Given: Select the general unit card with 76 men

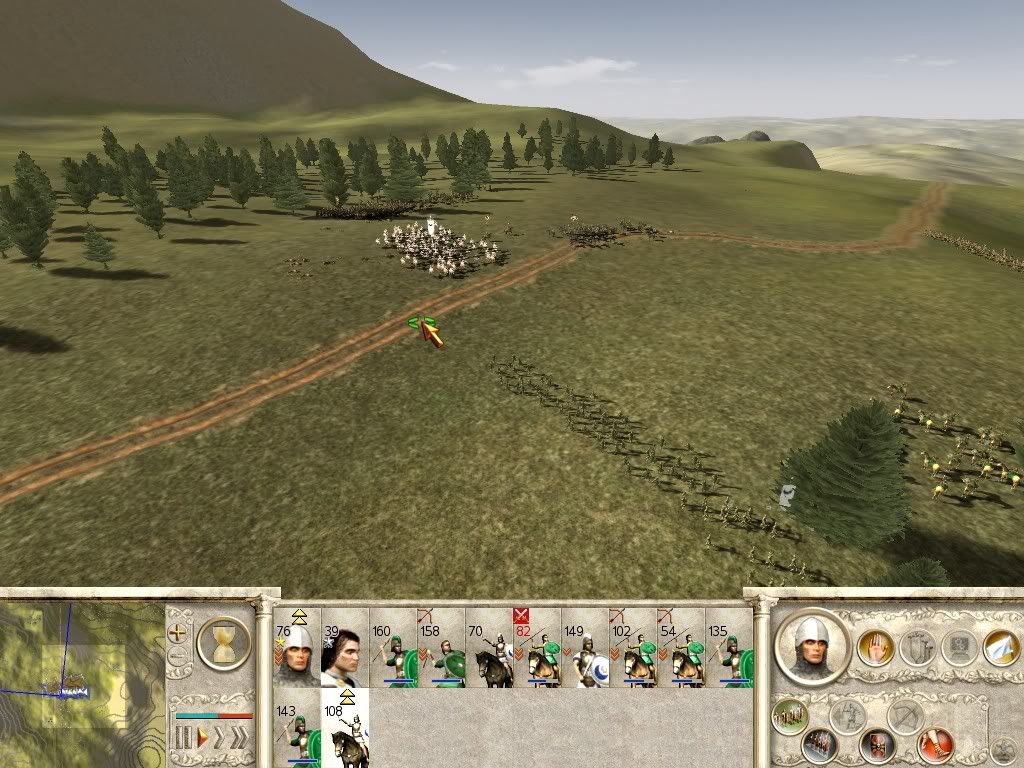Looking at the screenshot, I should point(297,648).
